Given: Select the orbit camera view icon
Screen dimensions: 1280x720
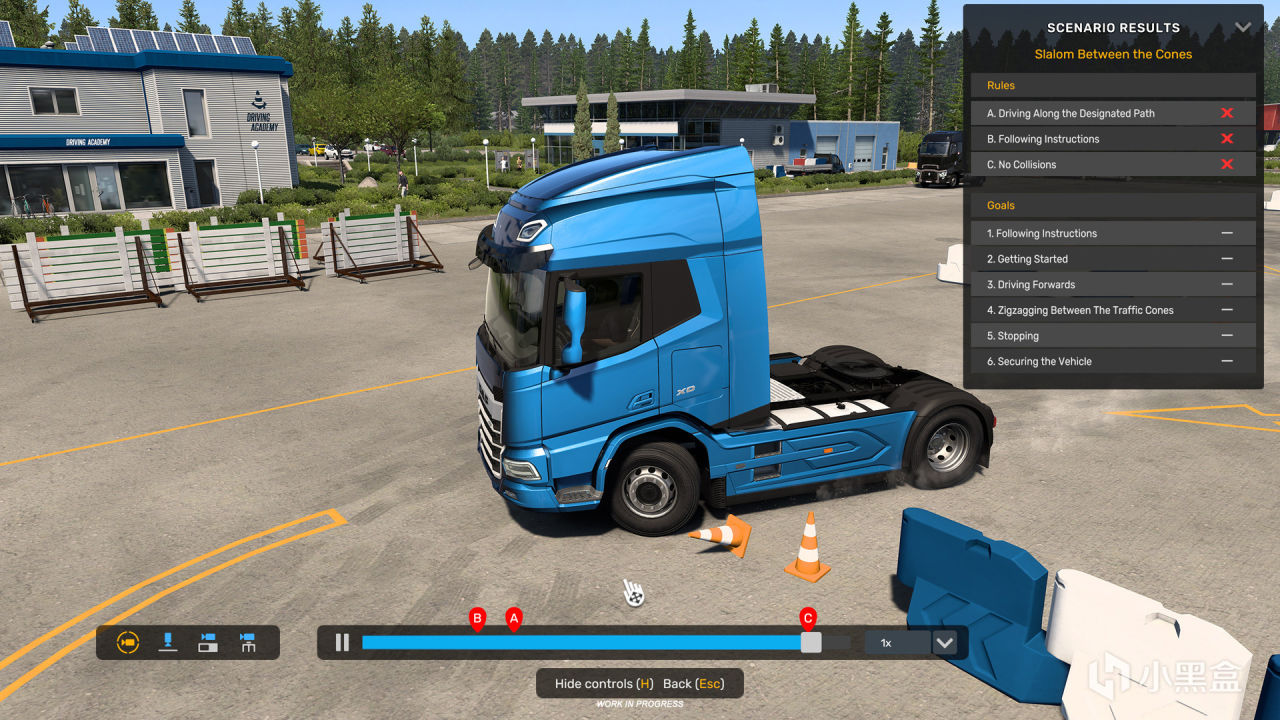Looking at the screenshot, I should click(128, 643).
